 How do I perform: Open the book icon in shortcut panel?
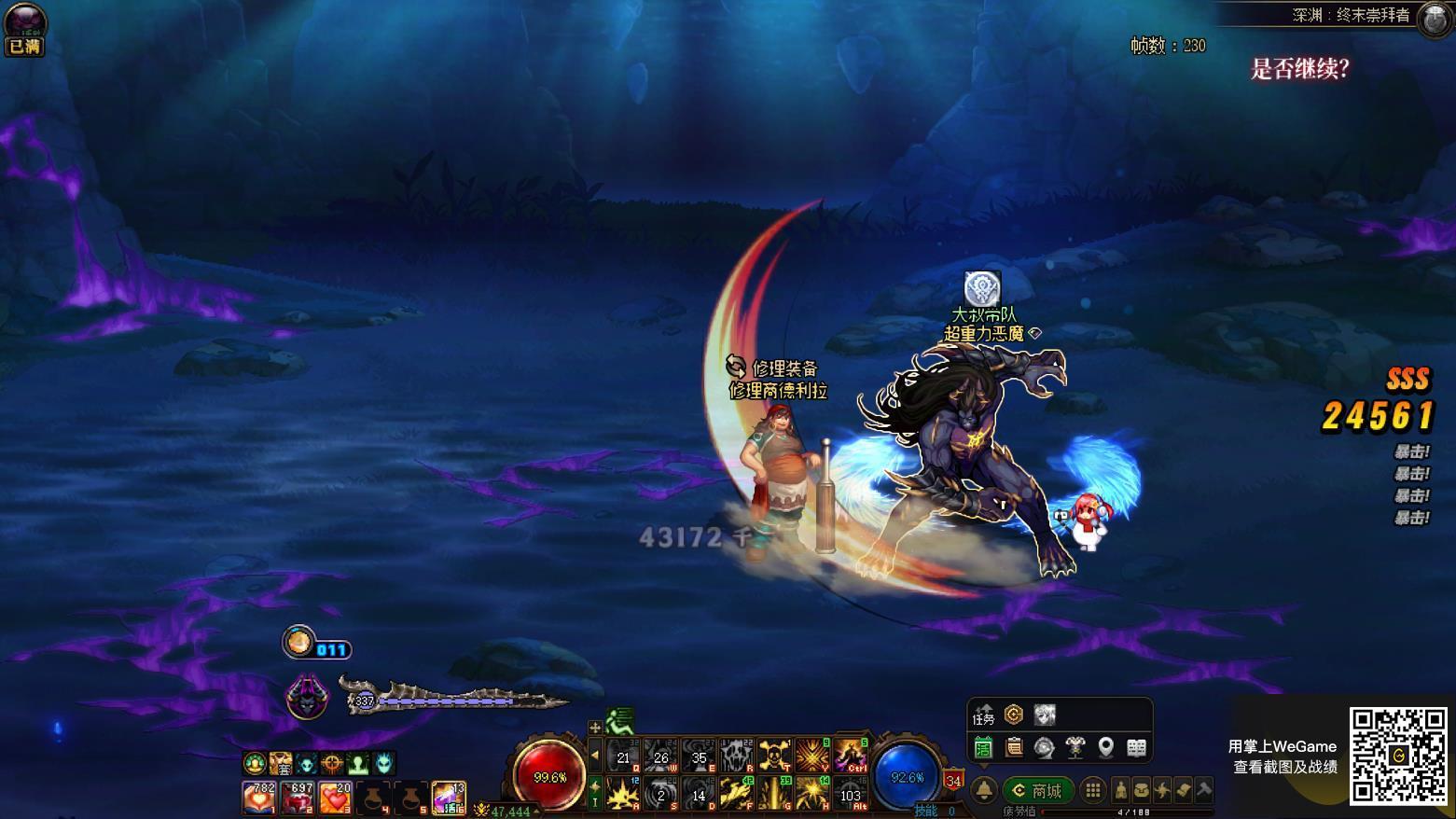1136,747
